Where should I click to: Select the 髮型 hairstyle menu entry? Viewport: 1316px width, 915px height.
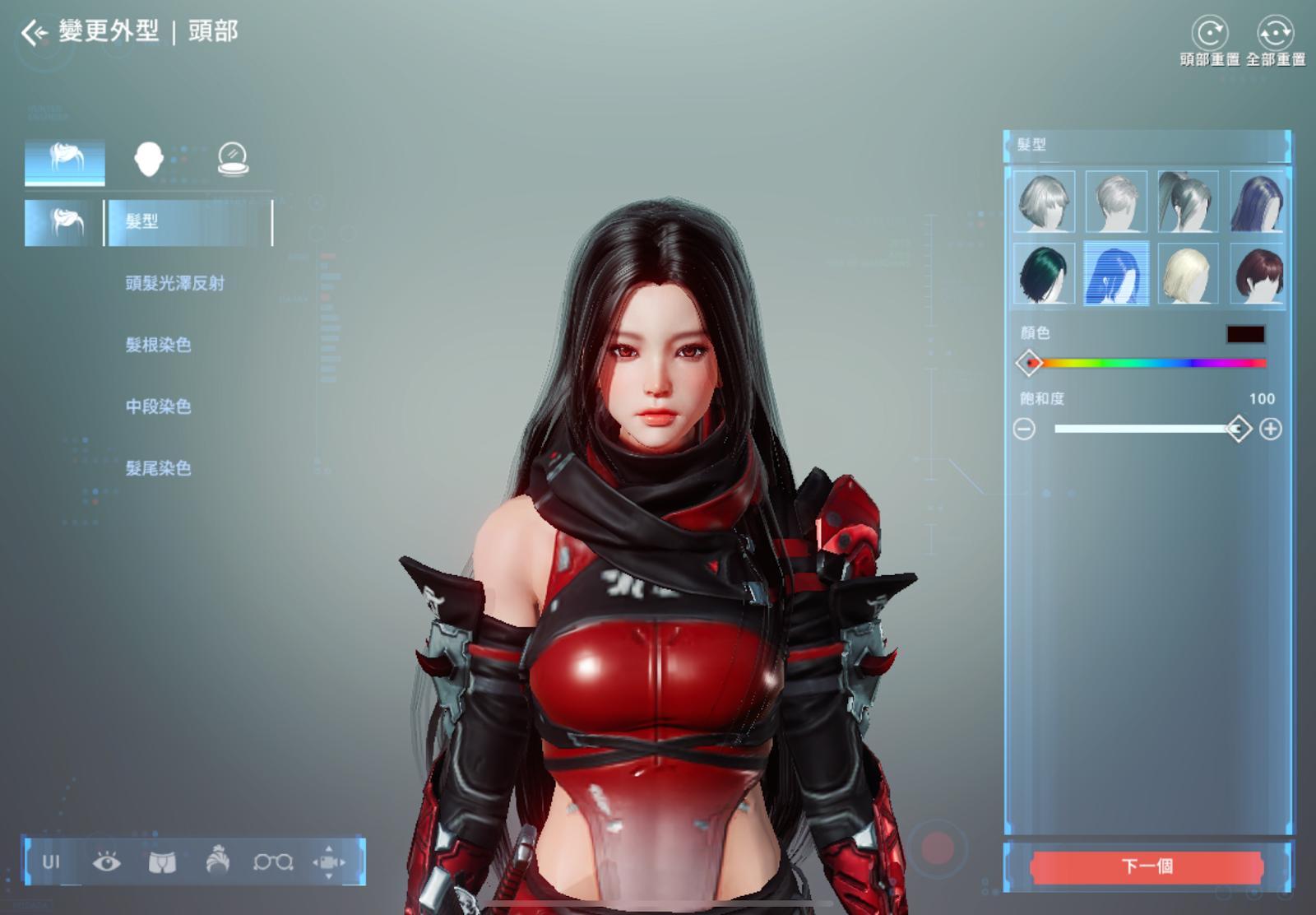click(x=189, y=221)
